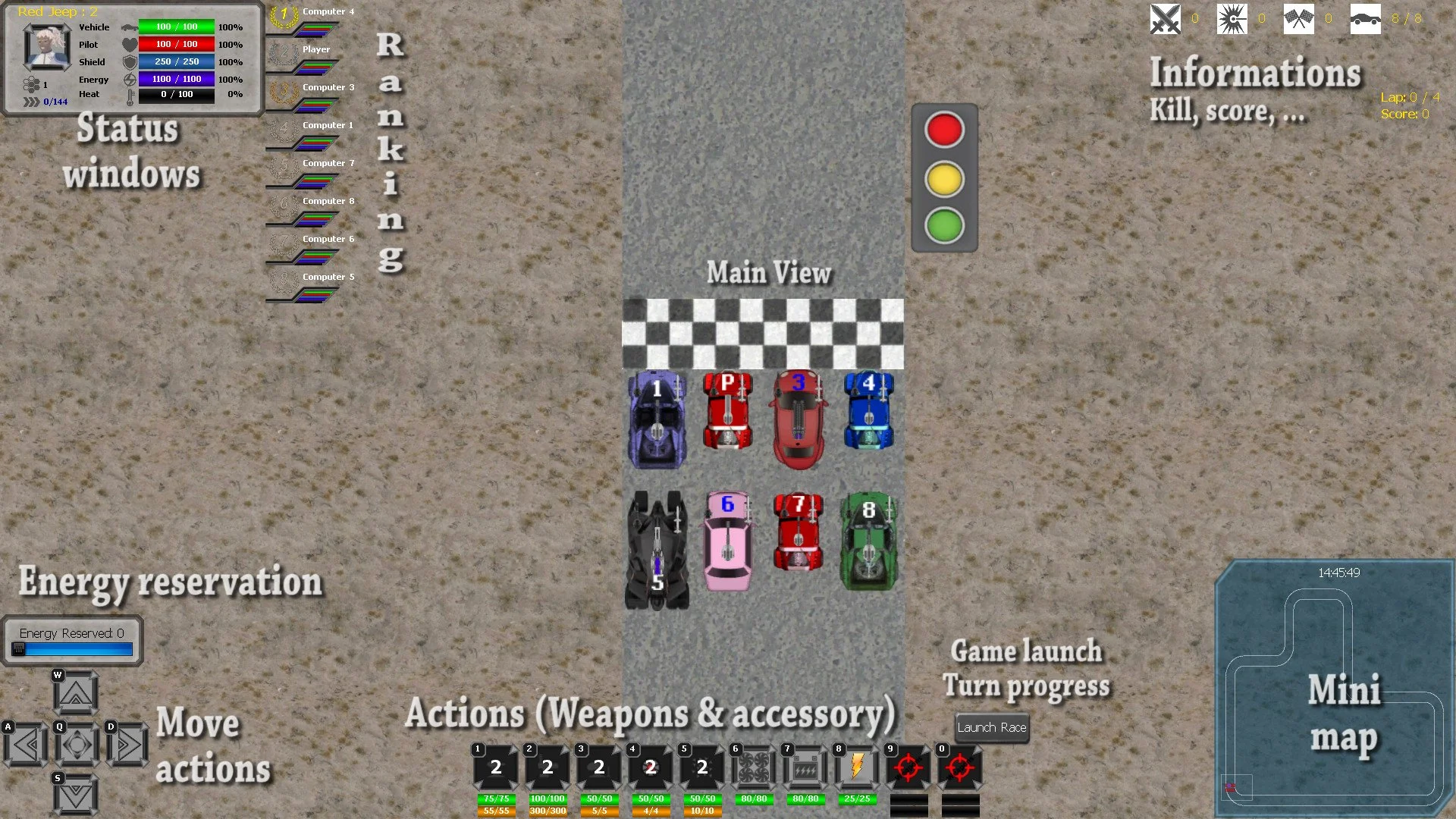
Task: Select the red targeting reticle in slot 9
Action: (908, 768)
